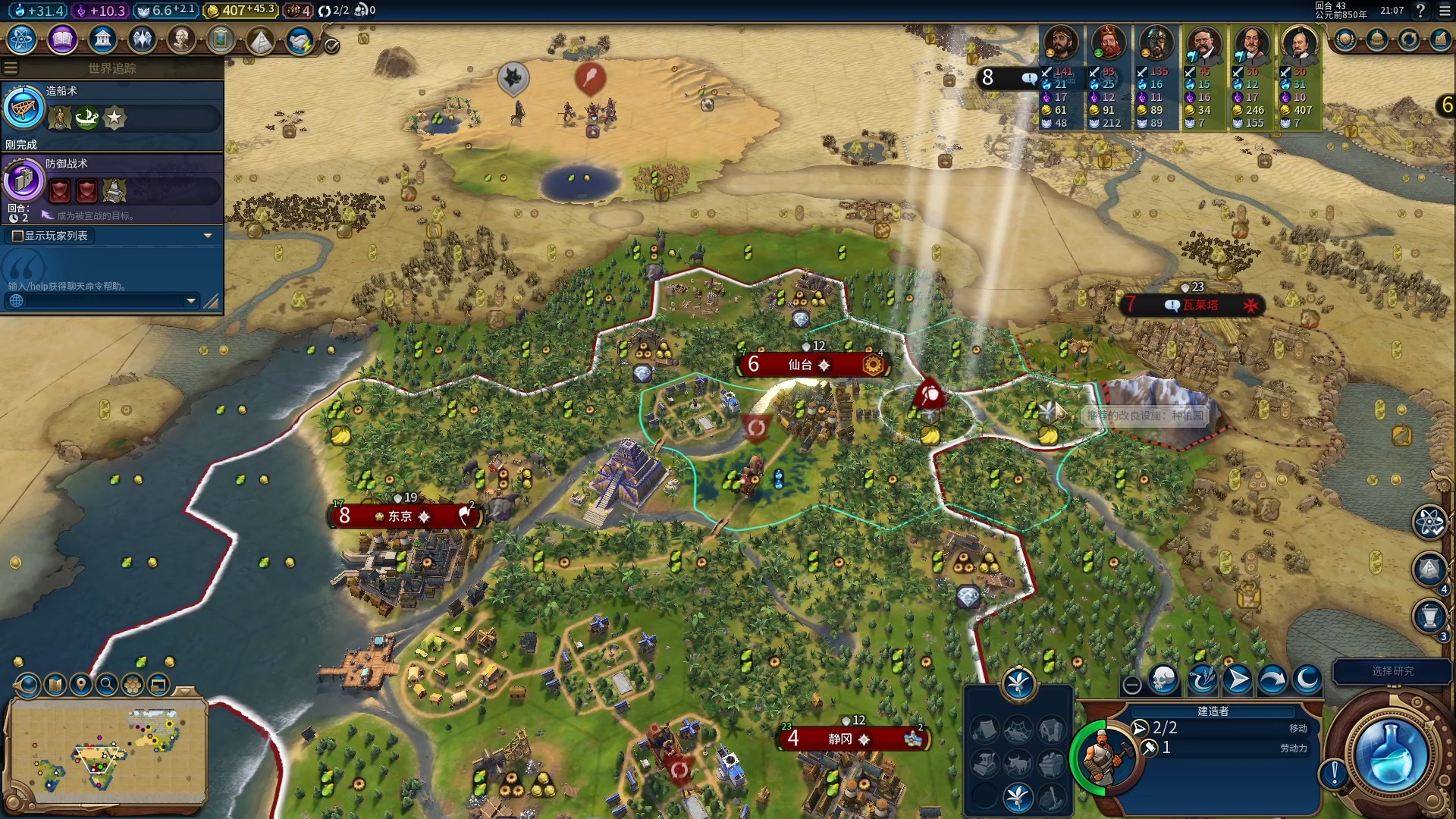Open the great people bust icon

(x=181, y=39)
